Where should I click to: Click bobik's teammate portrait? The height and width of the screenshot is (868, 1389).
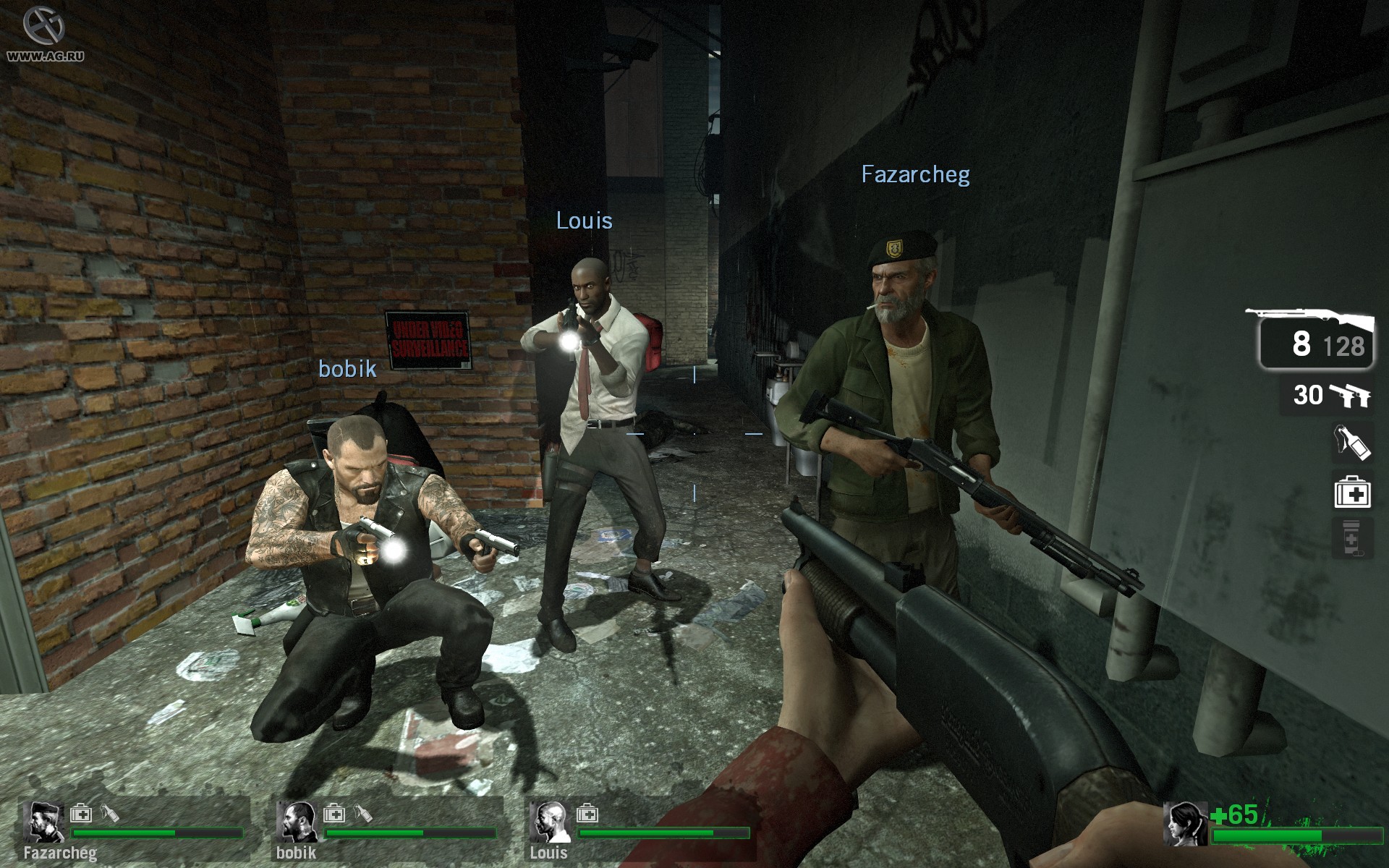pos(297,822)
